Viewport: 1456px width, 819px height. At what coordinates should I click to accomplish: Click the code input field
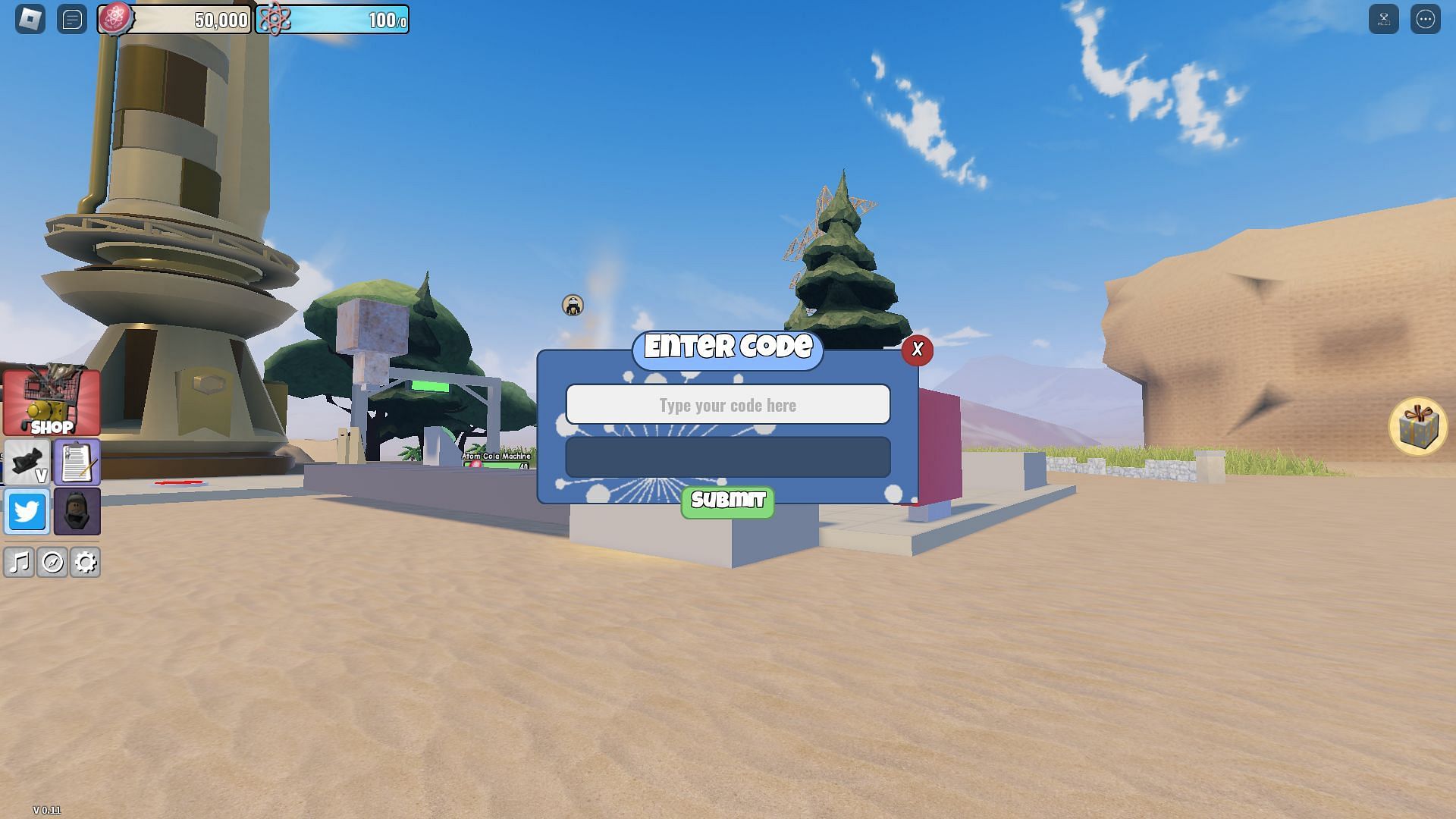(727, 405)
